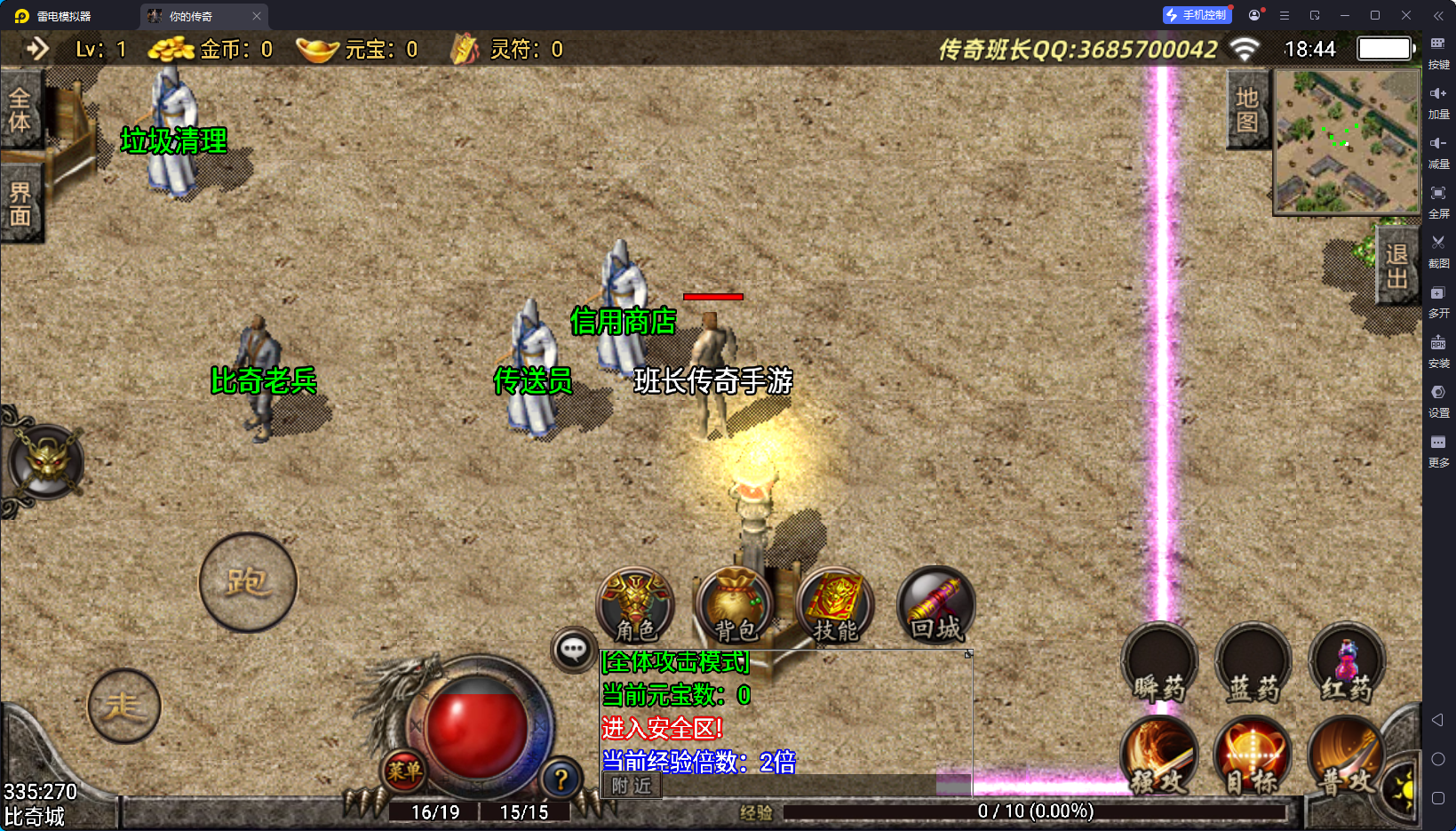The width and height of the screenshot is (1456, 831).
Task: Open the chat speech bubble
Action: pos(573,650)
